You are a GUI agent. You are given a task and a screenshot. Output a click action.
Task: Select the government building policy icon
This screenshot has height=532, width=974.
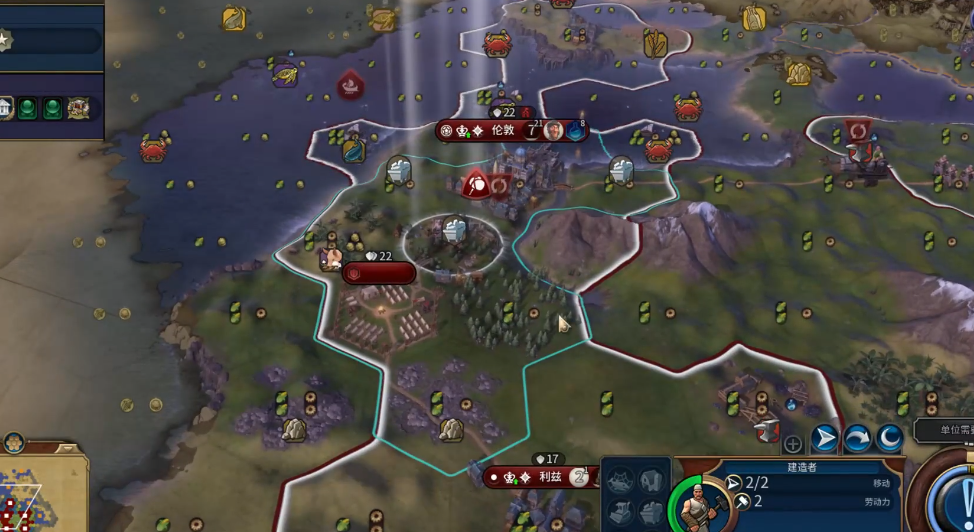tap(6, 108)
